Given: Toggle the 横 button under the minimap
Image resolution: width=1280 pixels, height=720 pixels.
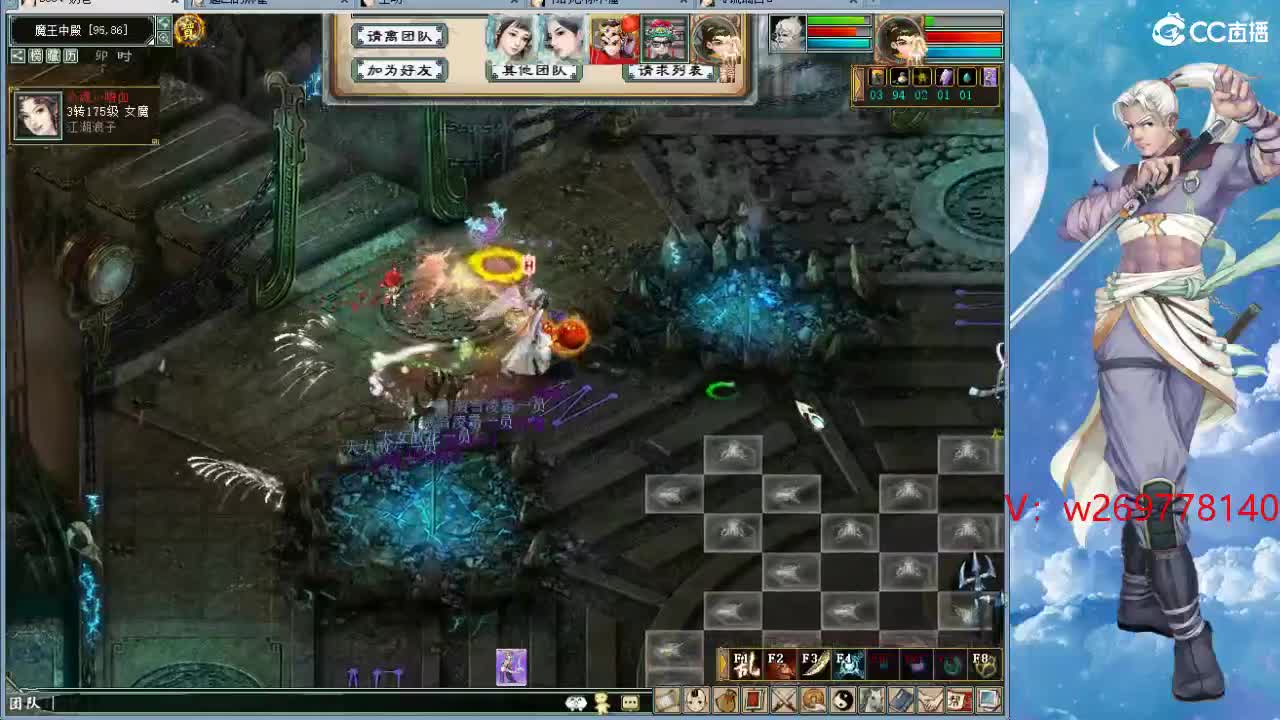Looking at the screenshot, I should point(36,56).
